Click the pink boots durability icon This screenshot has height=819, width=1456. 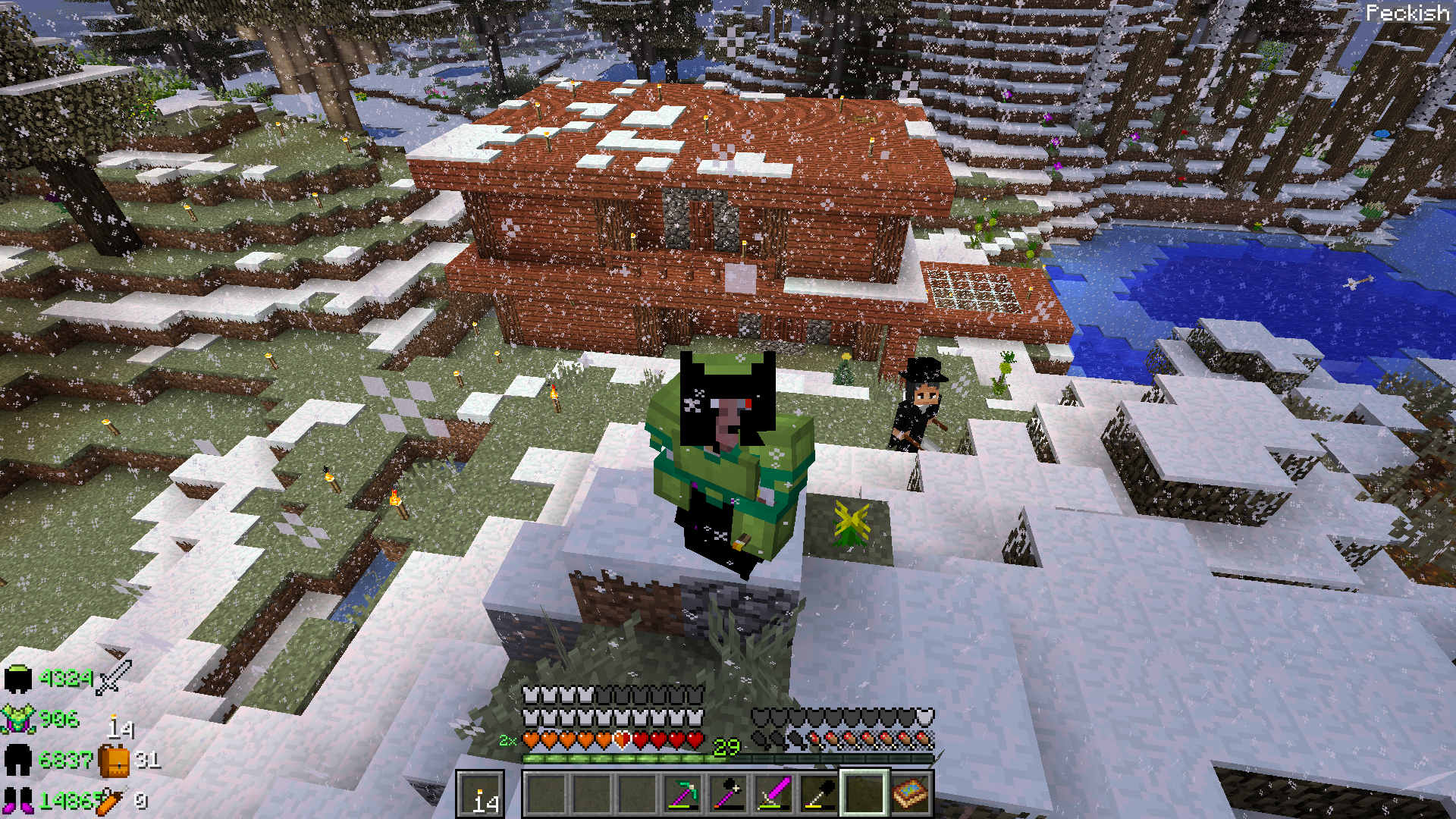click(18, 800)
